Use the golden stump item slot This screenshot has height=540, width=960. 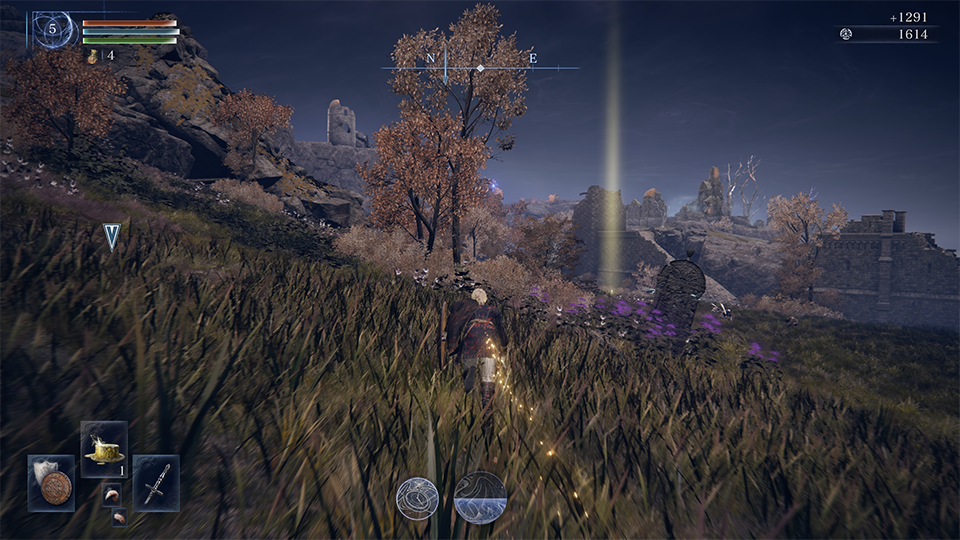coord(104,448)
